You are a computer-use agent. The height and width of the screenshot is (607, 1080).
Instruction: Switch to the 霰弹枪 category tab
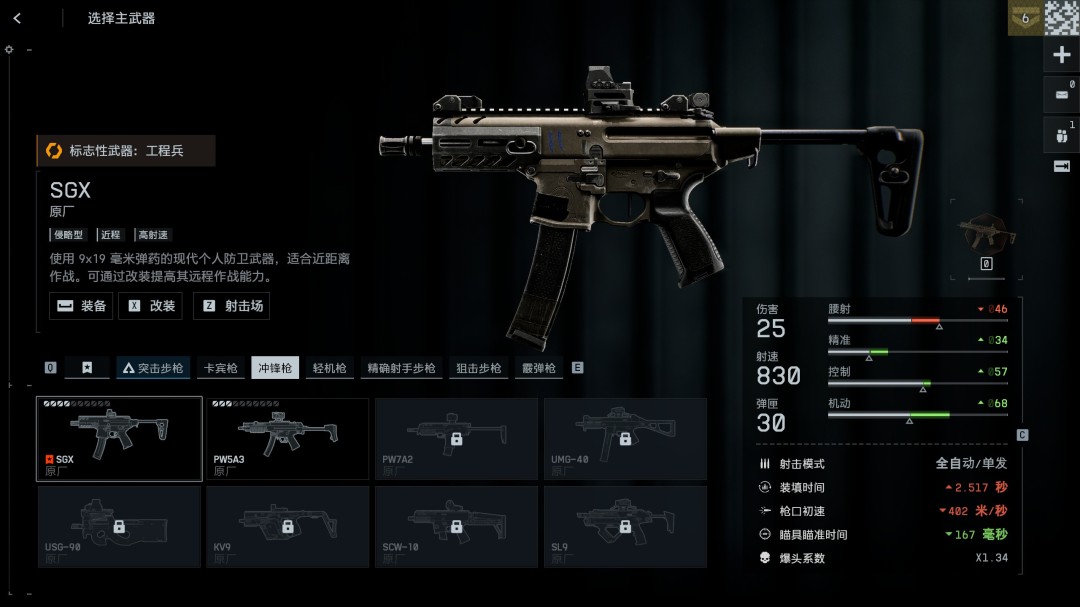tap(538, 368)
